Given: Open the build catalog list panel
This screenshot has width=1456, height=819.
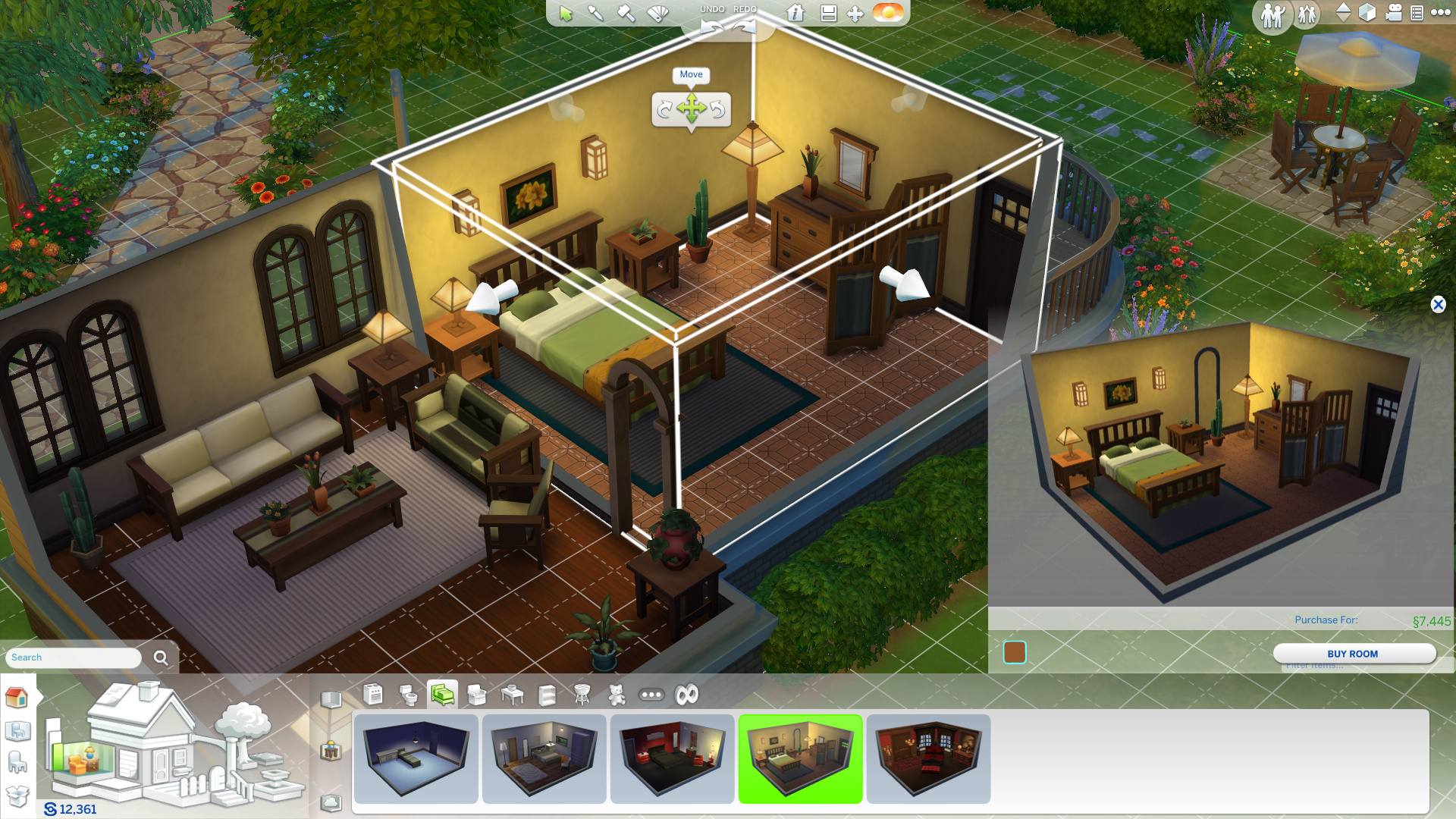Looking at the screenshot, I should pyautogui.click(x=1416, y=13).
